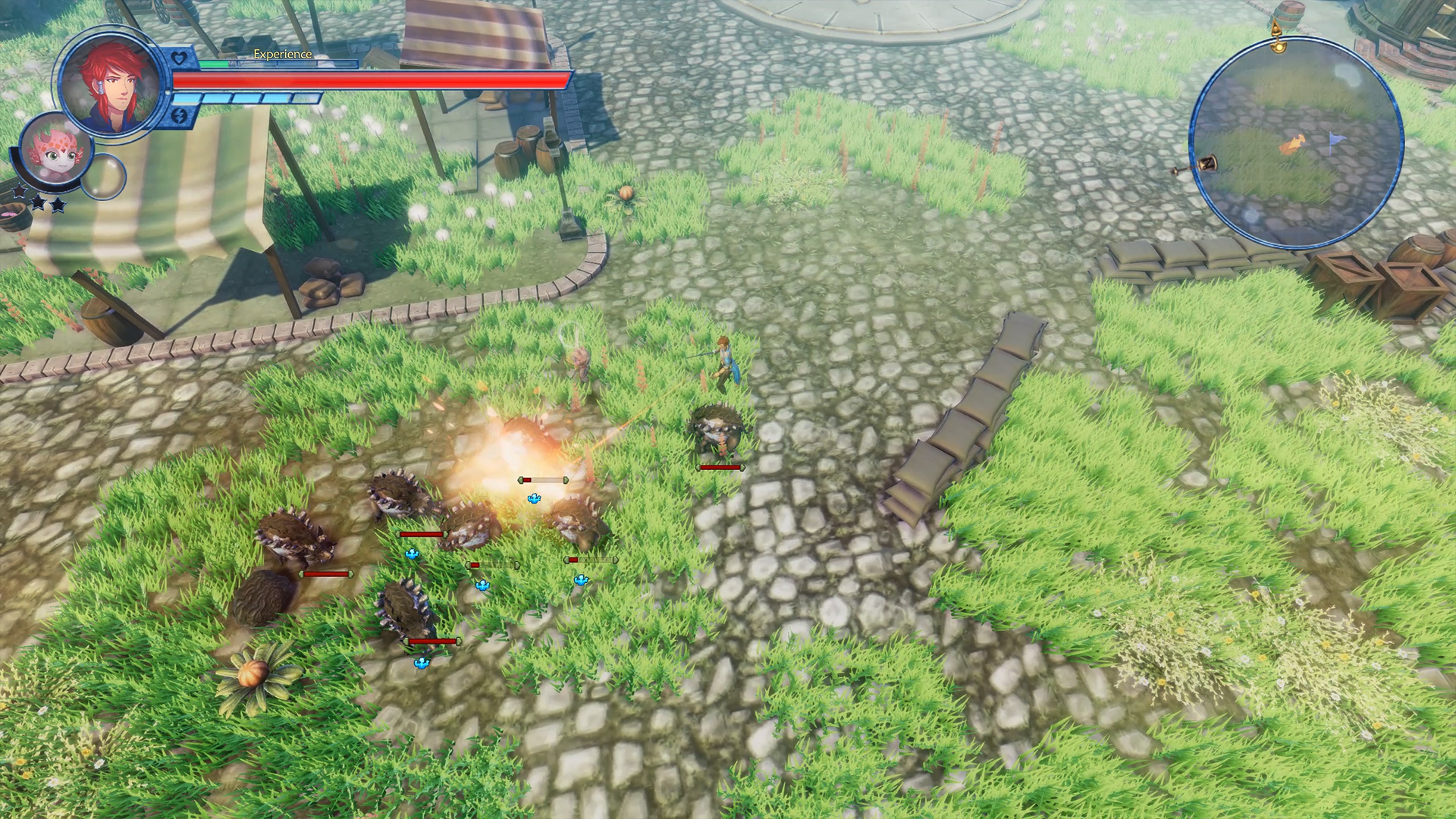Click the Experience label above the health bar
This screenshot has height=819, width=1456.
pyautogui.click(x=283, y=55)
